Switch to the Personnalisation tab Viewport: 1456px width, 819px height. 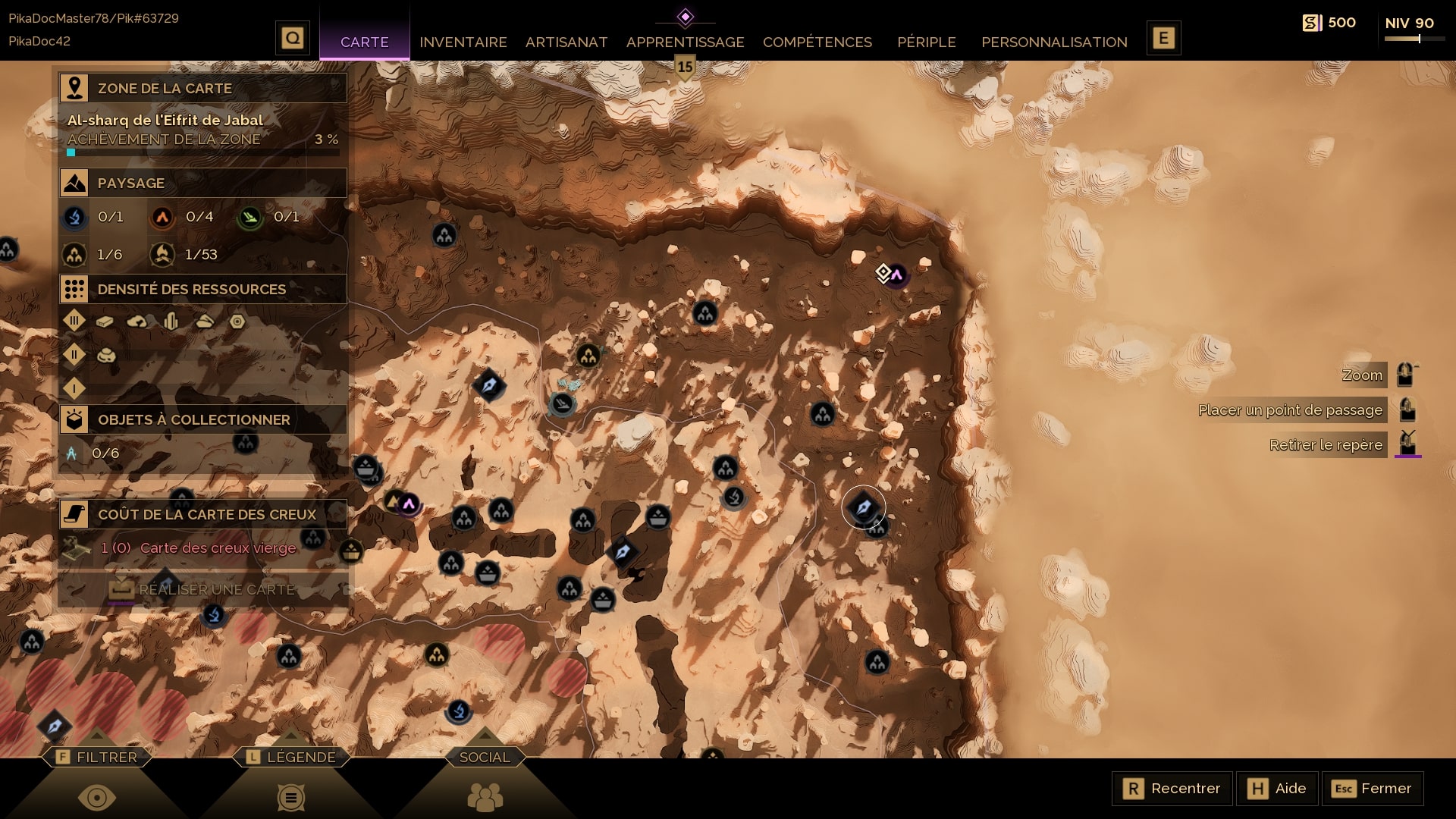click(1054, 42)
